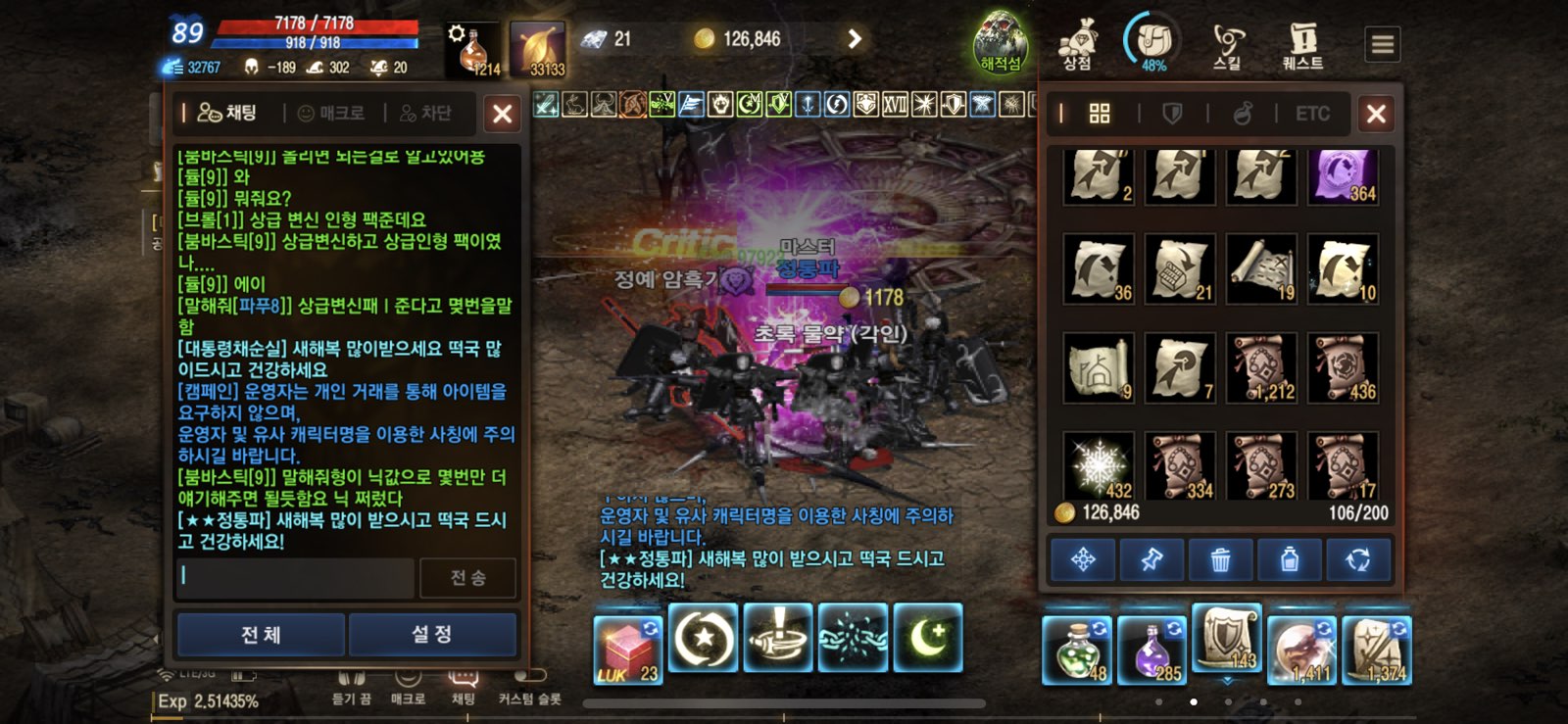Select the move arrows icon in inventory toolbar
The height and width of the screenshot is (724, 1568).
[x=1082, y=558]
